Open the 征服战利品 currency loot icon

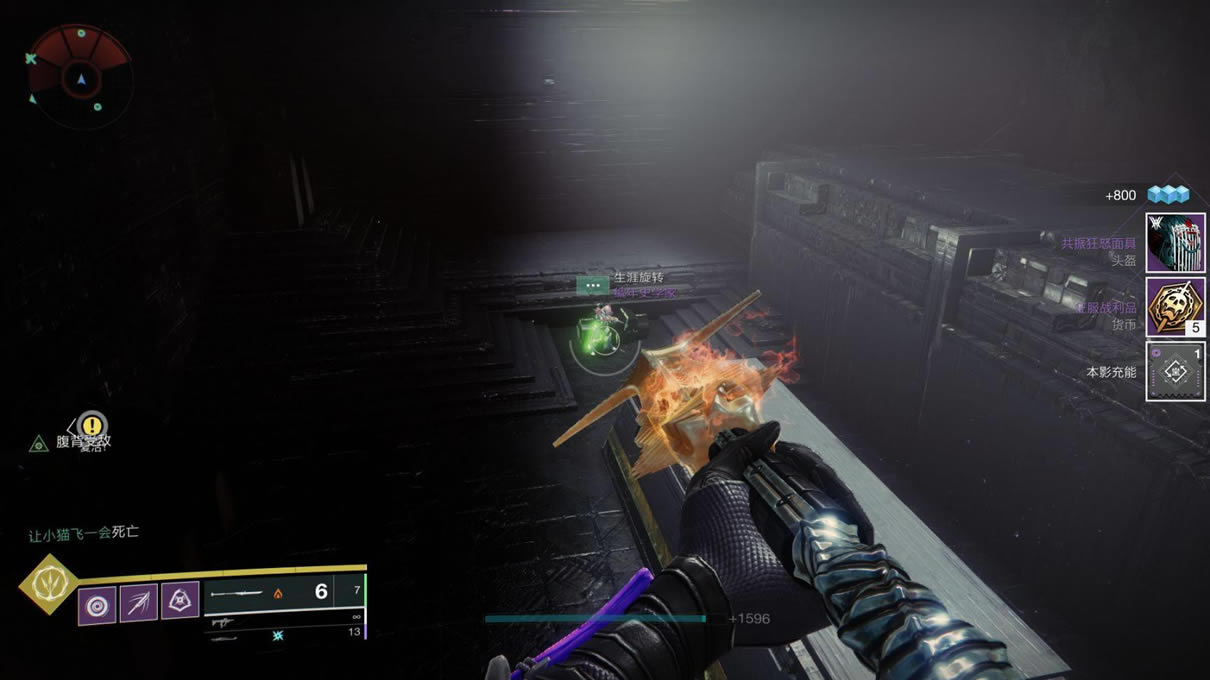[x=1175, y=307]
